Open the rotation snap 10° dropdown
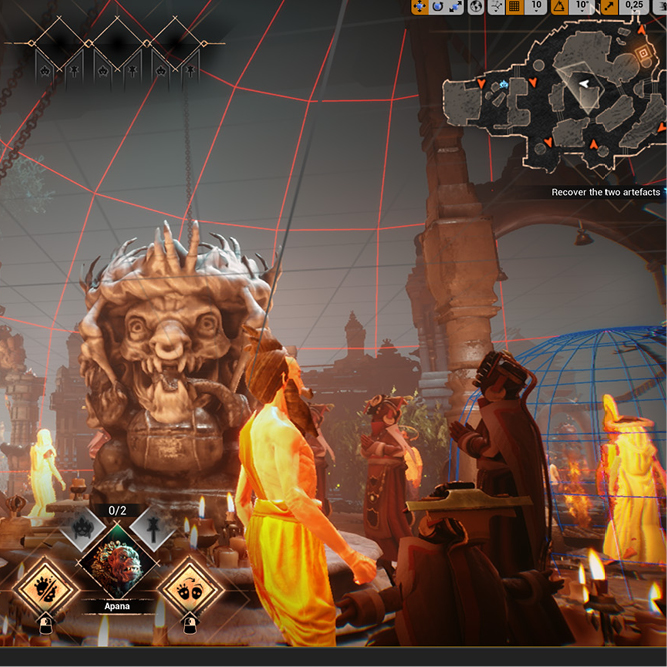Screen dimensions: 667x667 [582, 6]
